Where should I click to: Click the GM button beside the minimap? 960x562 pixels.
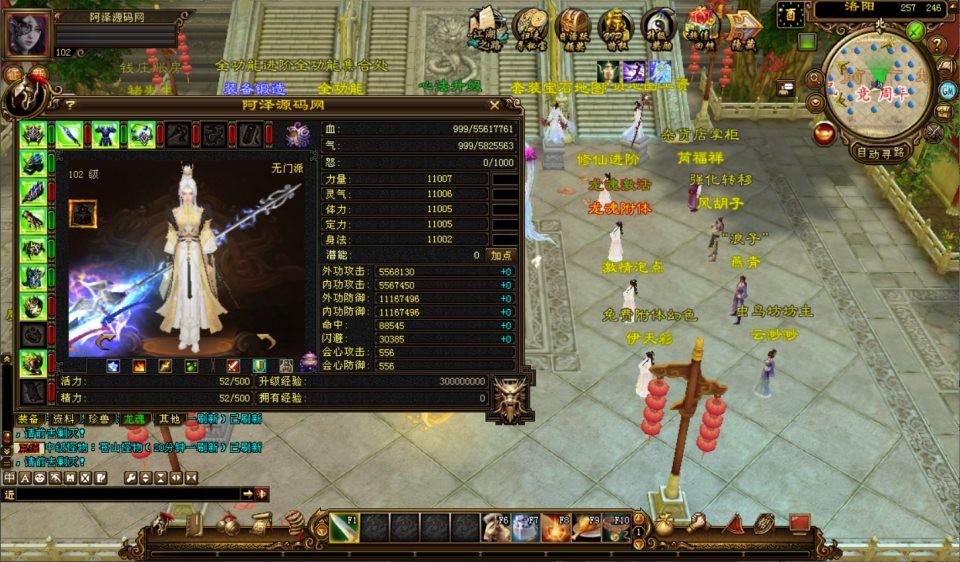947,90
